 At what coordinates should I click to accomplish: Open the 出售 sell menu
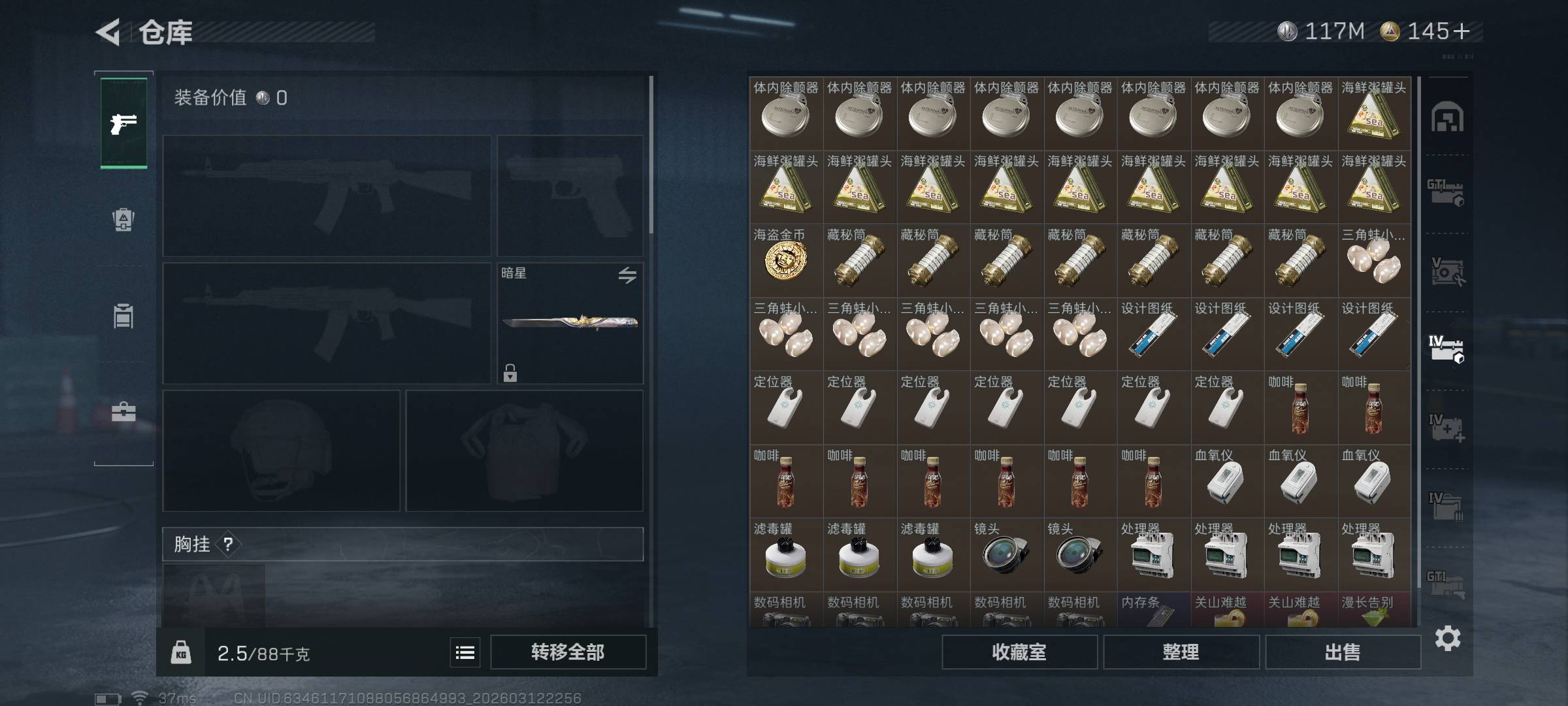[x=1343, y=652]
